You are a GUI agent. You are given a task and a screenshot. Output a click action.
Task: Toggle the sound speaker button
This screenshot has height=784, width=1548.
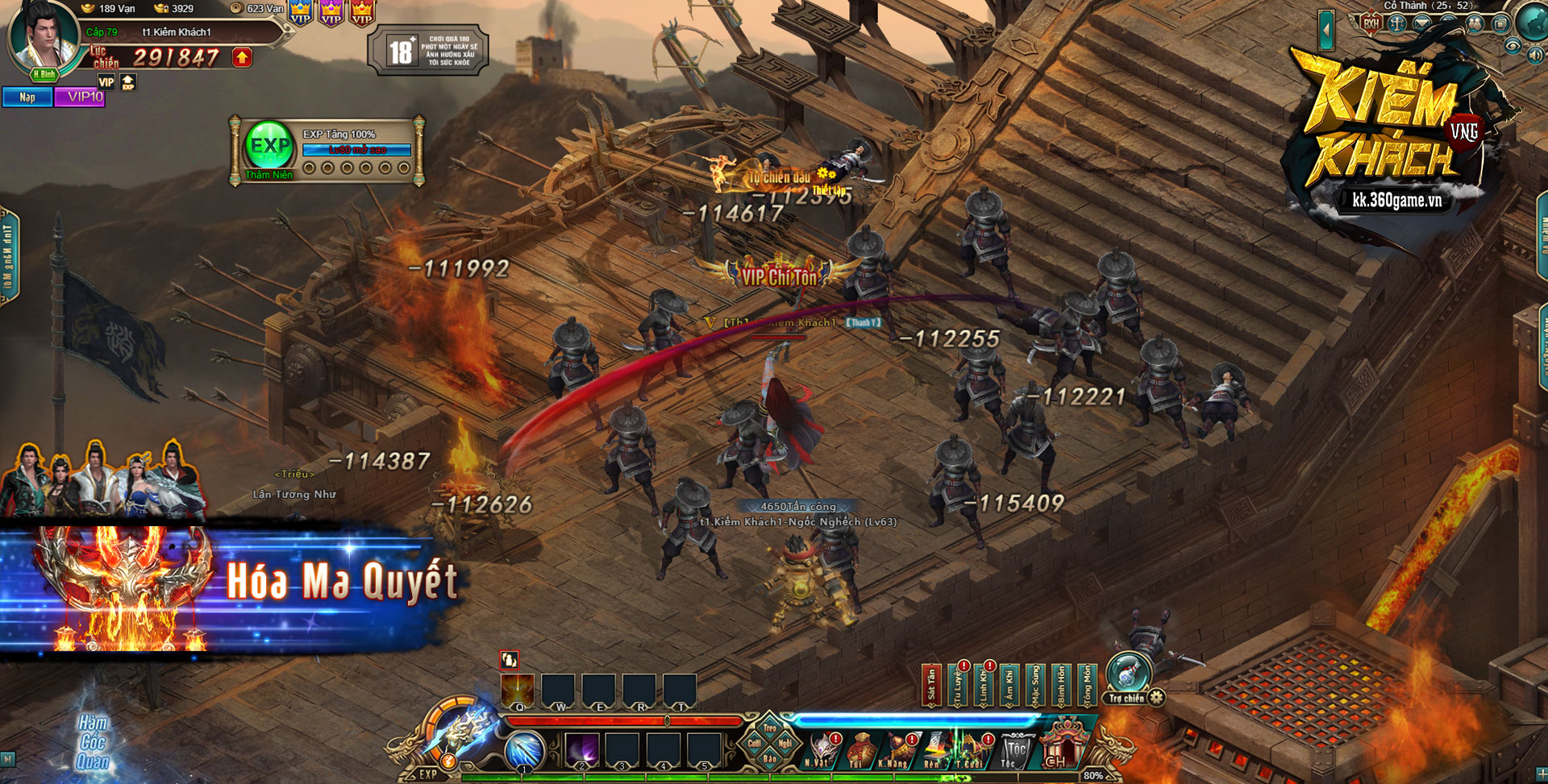tap(1535, 55)
